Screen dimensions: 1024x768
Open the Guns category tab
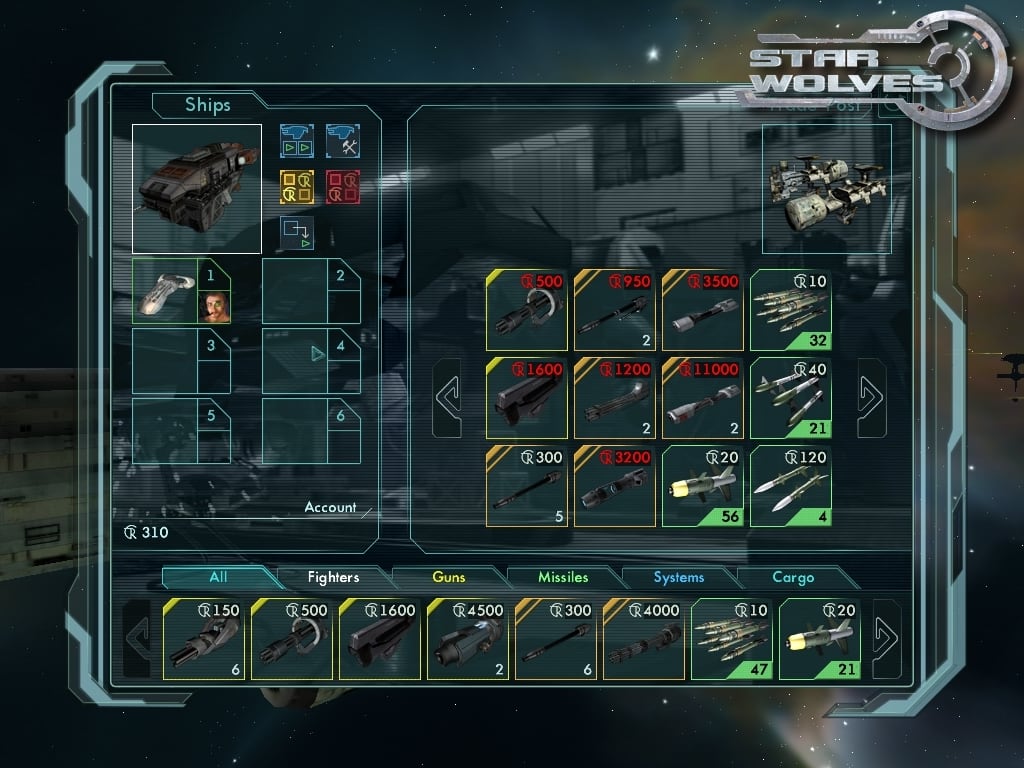(449, 577)
